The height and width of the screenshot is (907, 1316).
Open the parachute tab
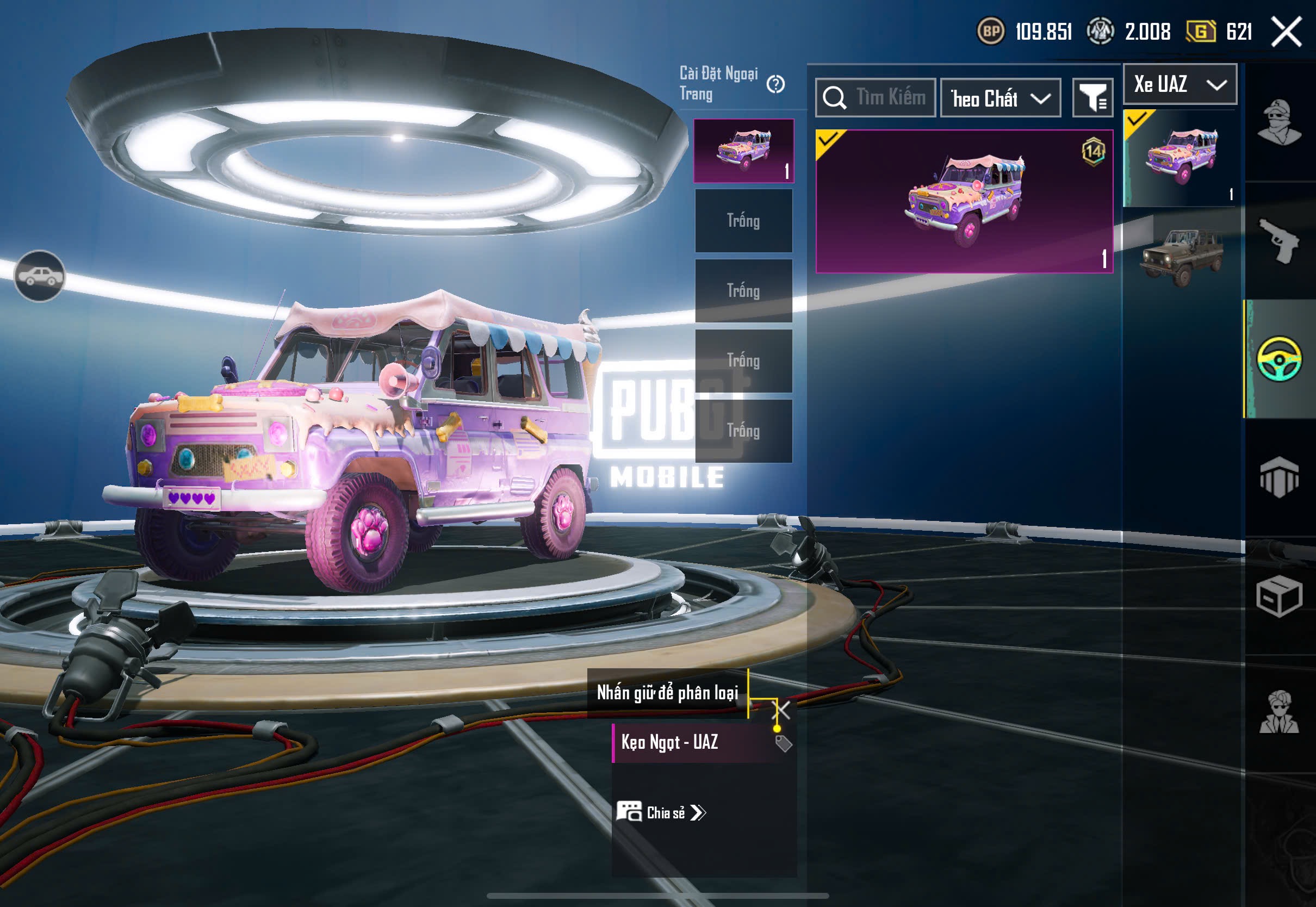pos(1279,477)
